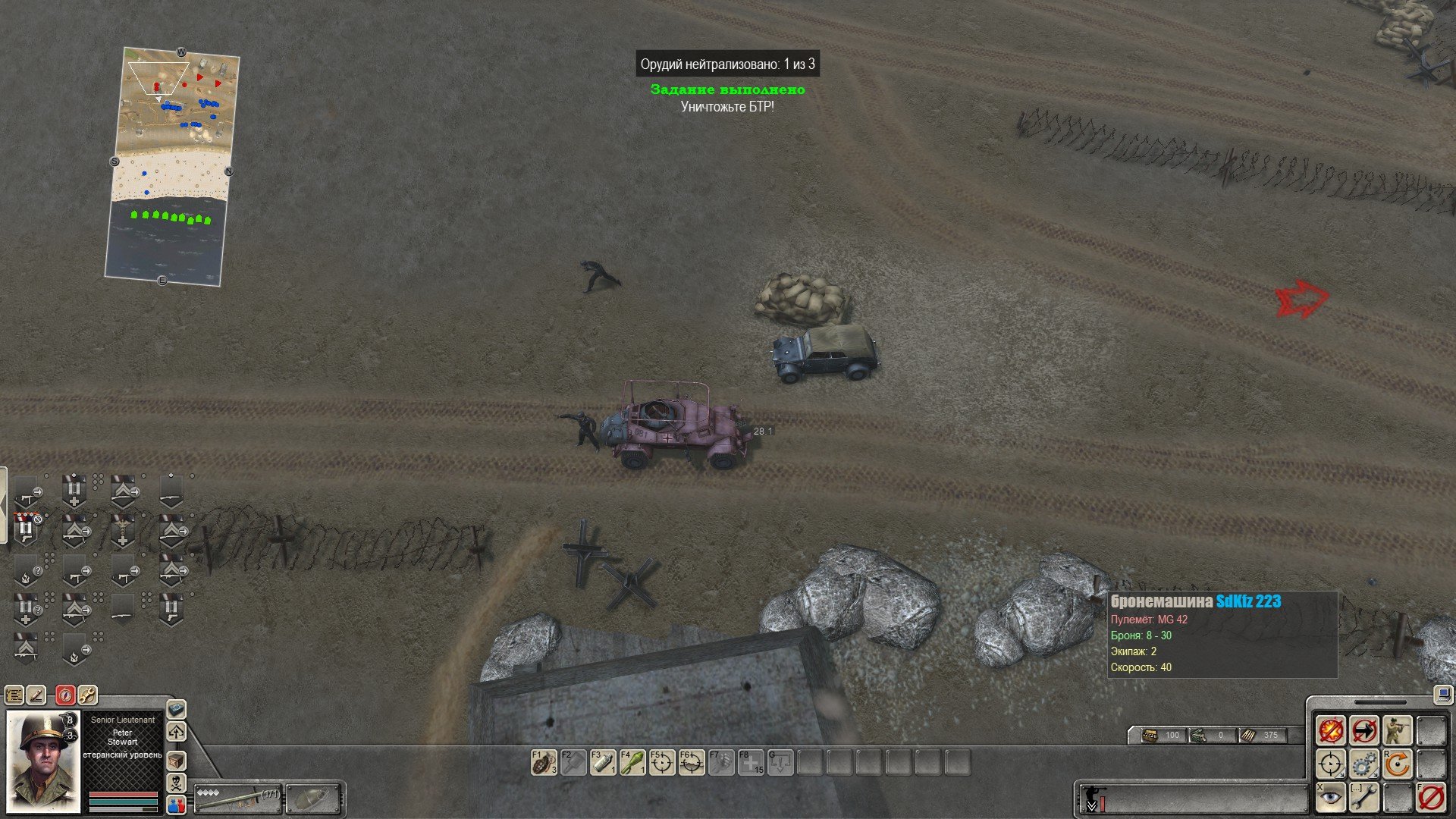This screenshot has width=1456, height=819.
Task: Activate the F6 attack ground command
Action: tap(692, 763)
